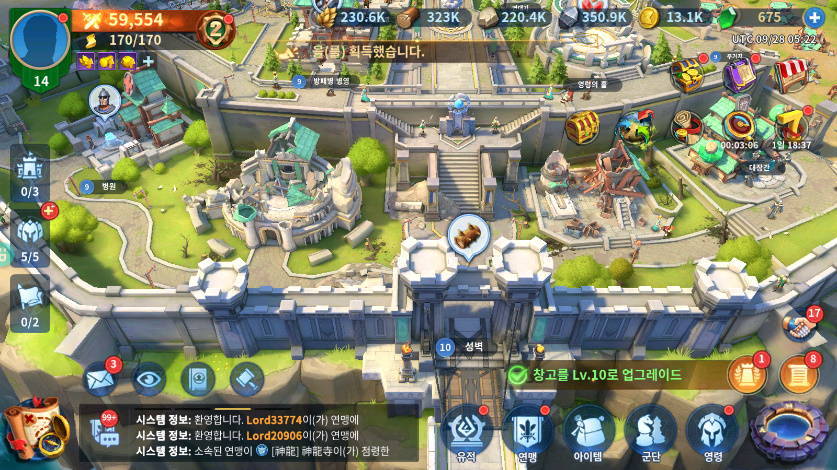Open the VIP level 2 badge

pyautogui.click(x=214, y=27)
